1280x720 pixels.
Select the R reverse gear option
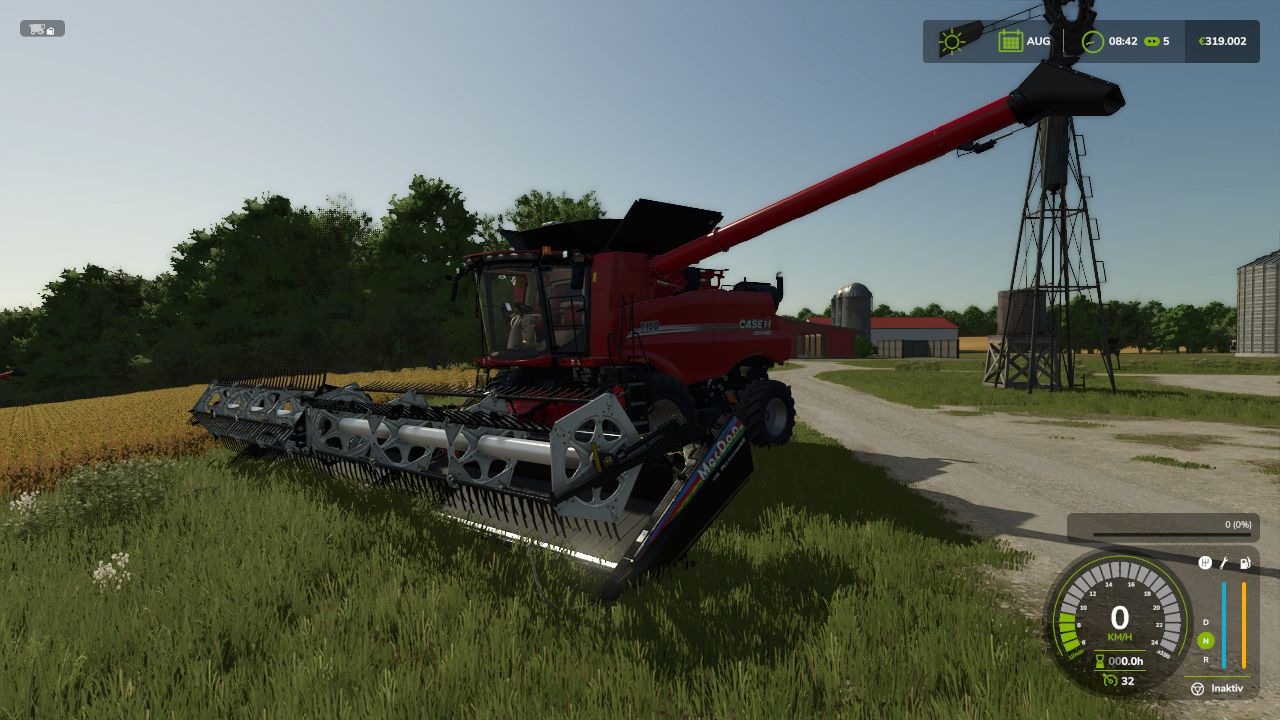(x=1204, y=660)
